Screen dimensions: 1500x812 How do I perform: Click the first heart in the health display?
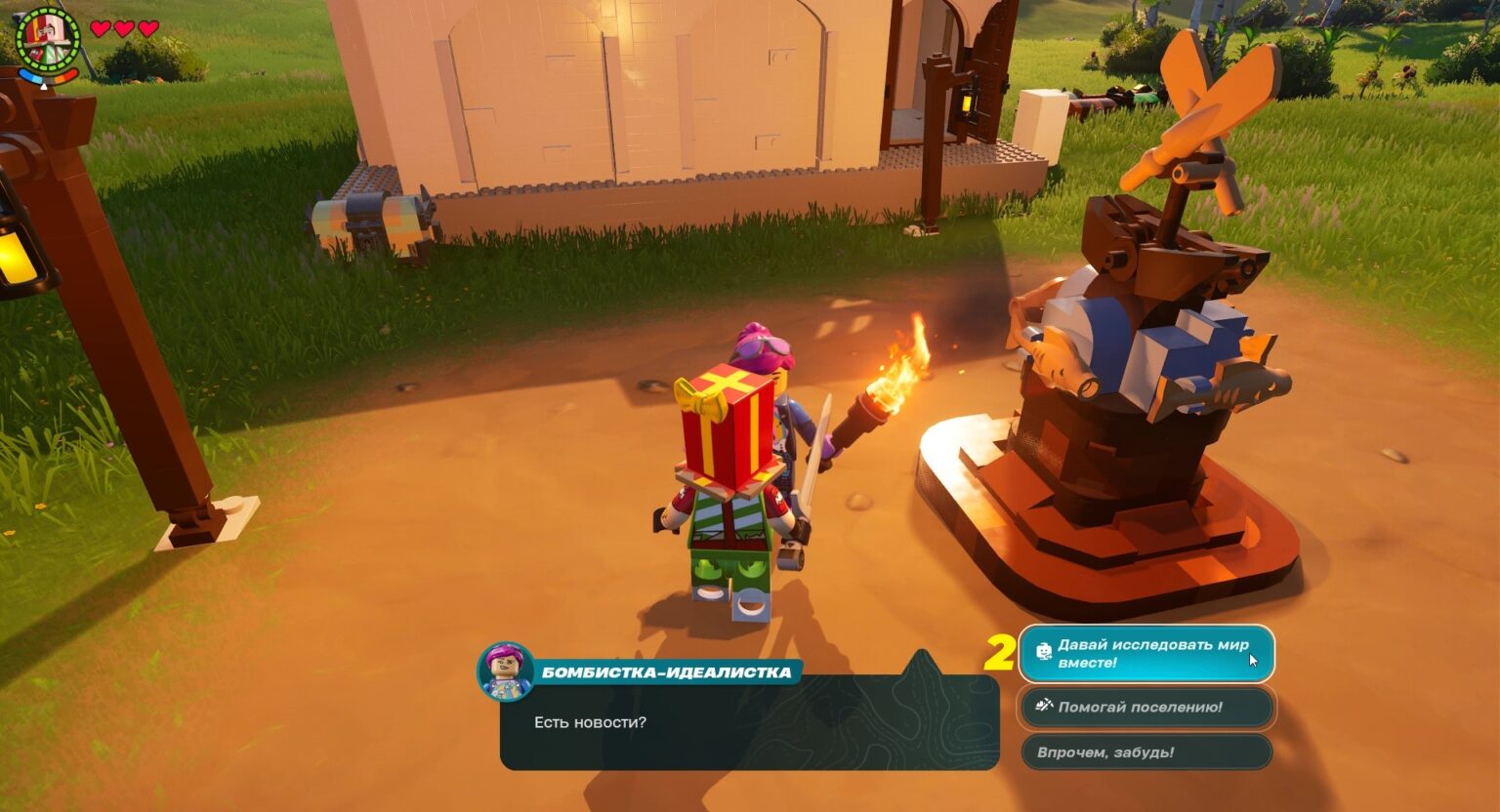[x=99, y=28]
